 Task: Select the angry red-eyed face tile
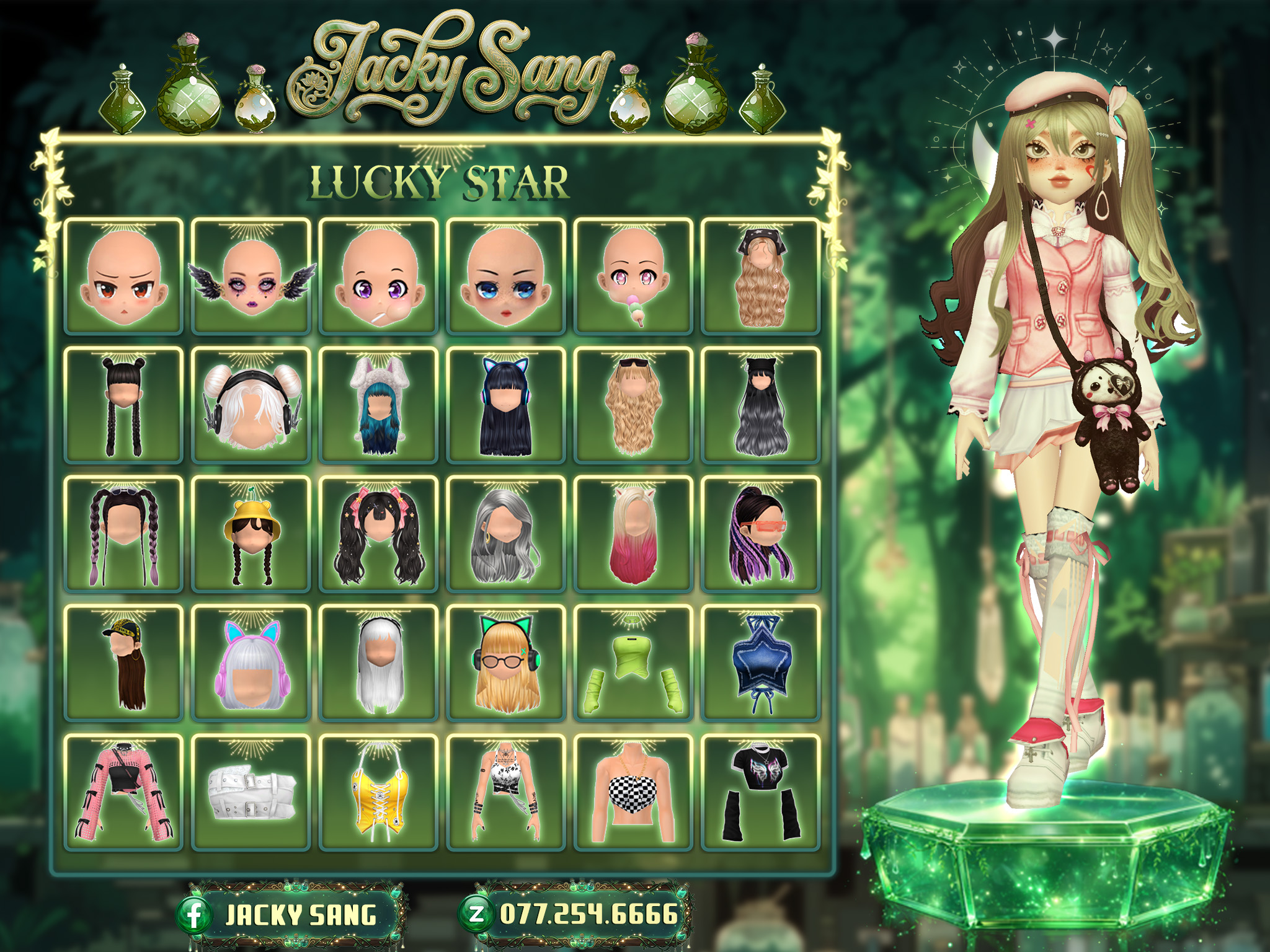[x=123, y=276]
